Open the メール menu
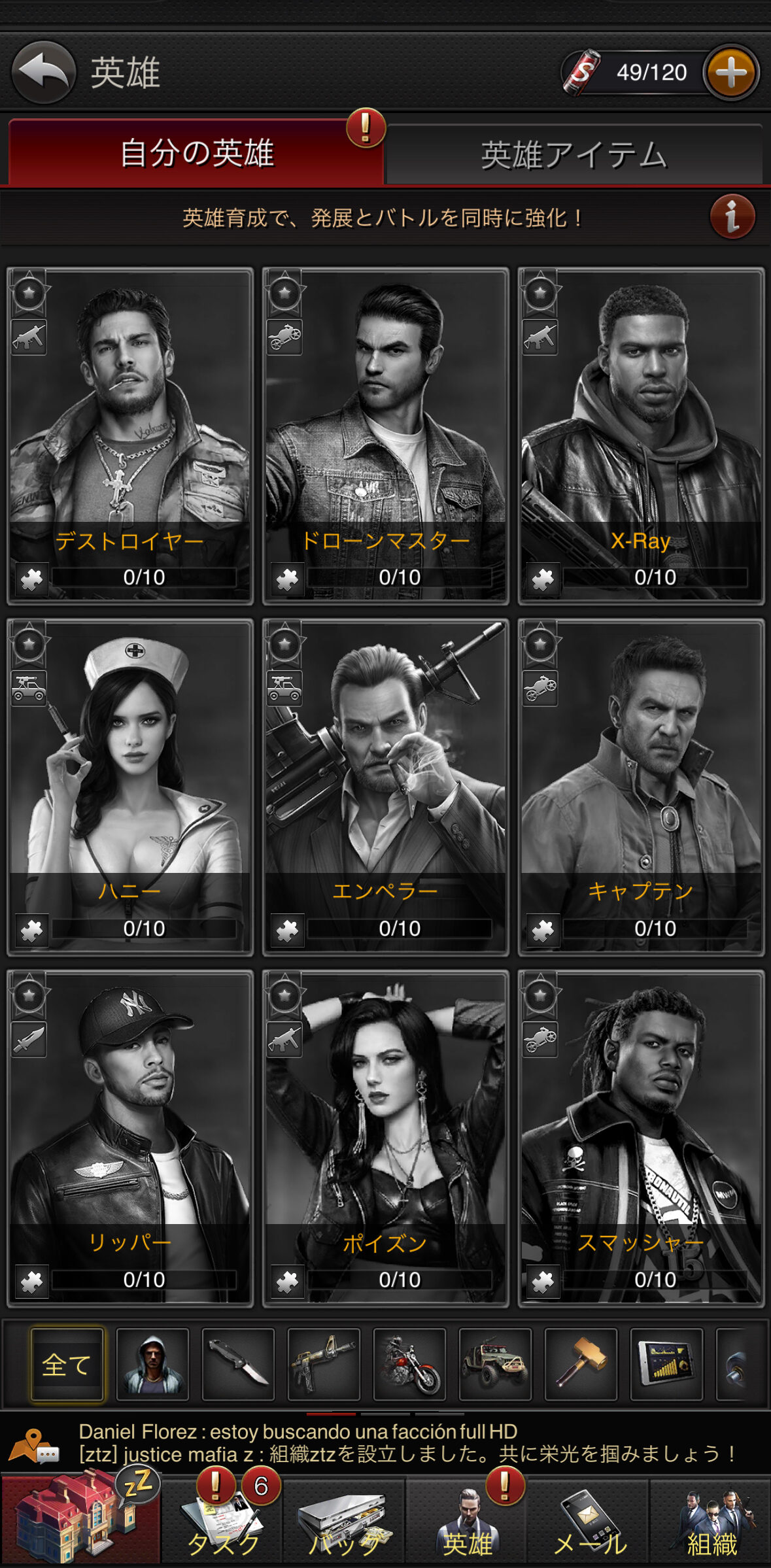The width and height of the screenshot is (771, 1568). click(589, 1522)
